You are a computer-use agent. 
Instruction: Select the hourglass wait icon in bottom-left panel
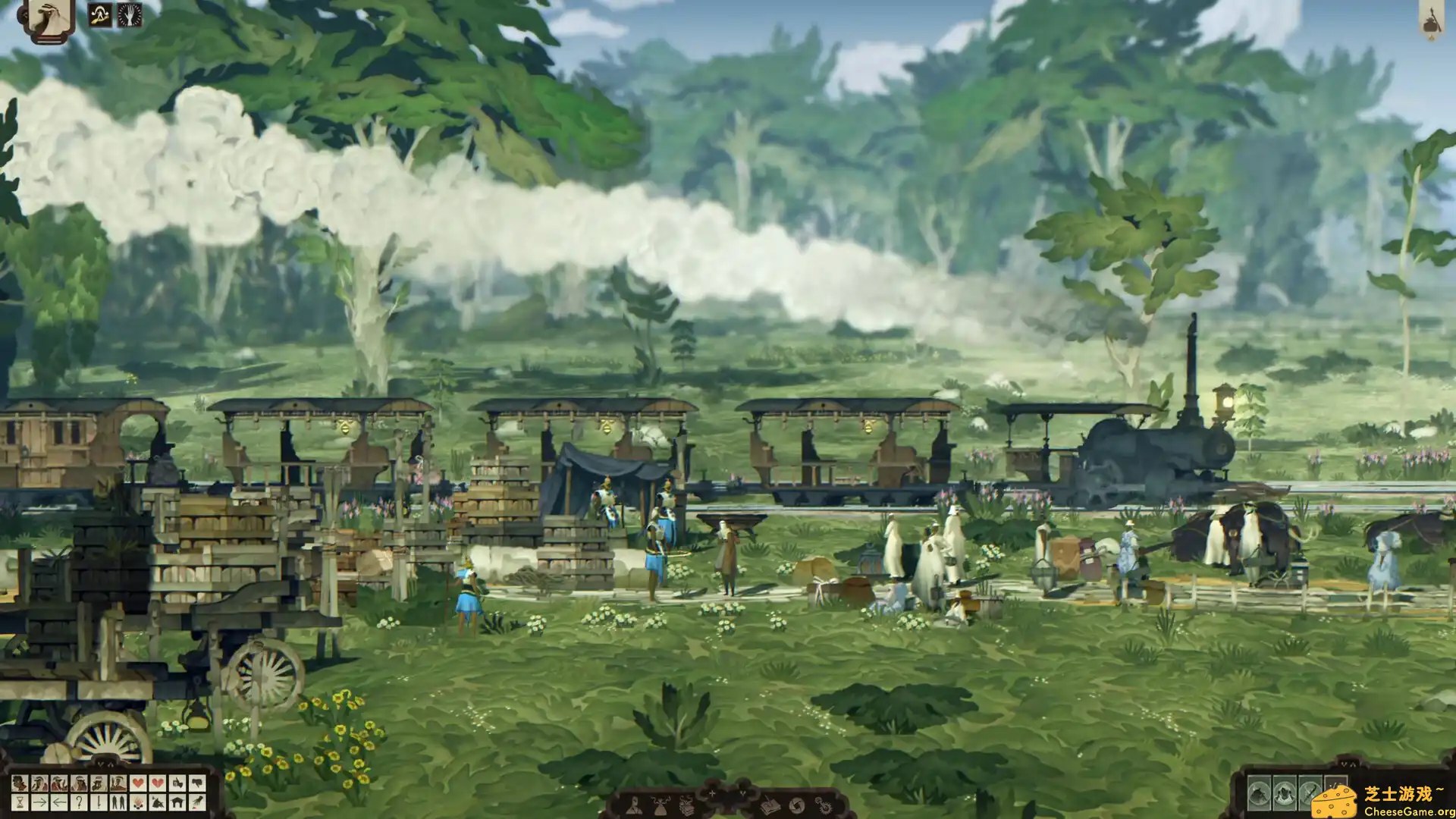(x=20, y=802)
